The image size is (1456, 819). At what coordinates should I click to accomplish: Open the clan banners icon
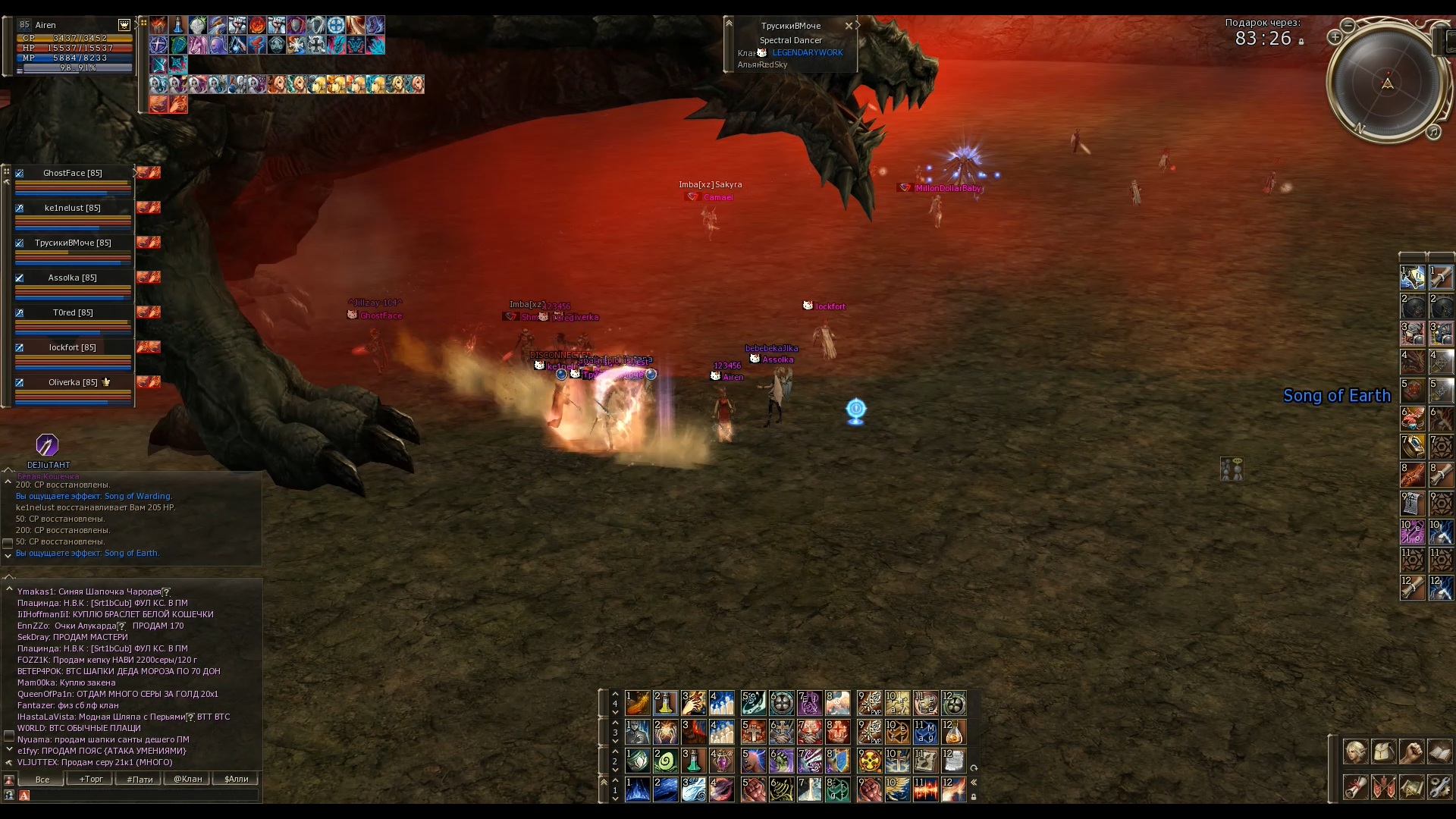(1384, 787)
